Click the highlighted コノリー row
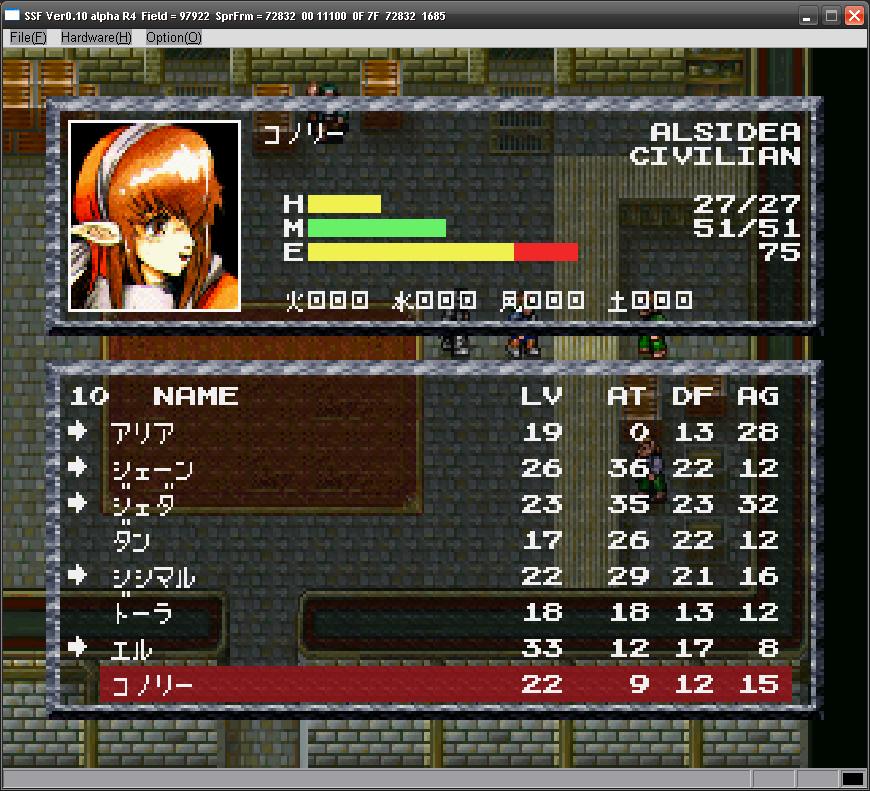Screen dimensions: 870x791 tap(445, 684)
